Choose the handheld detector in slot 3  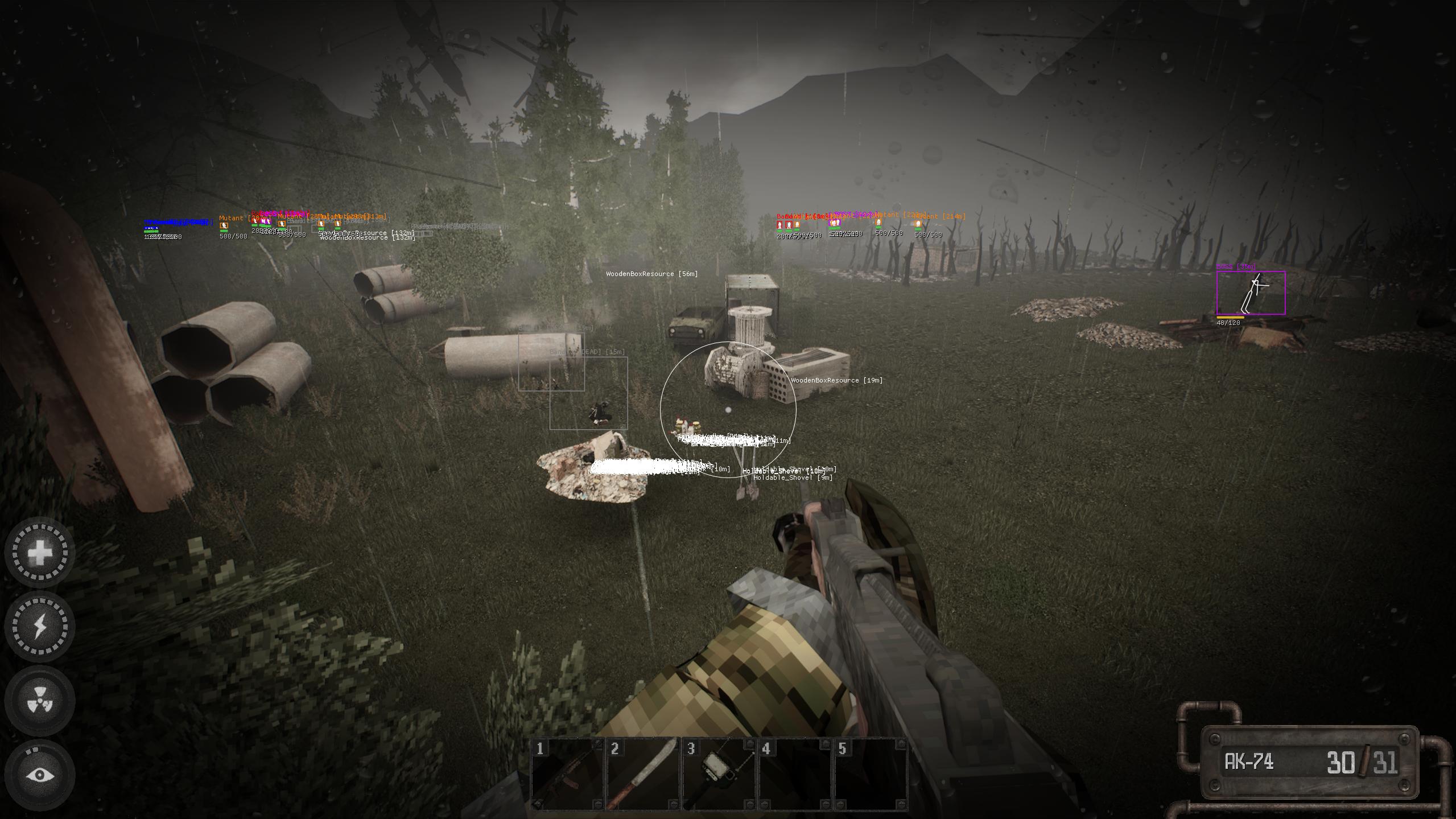719,774
